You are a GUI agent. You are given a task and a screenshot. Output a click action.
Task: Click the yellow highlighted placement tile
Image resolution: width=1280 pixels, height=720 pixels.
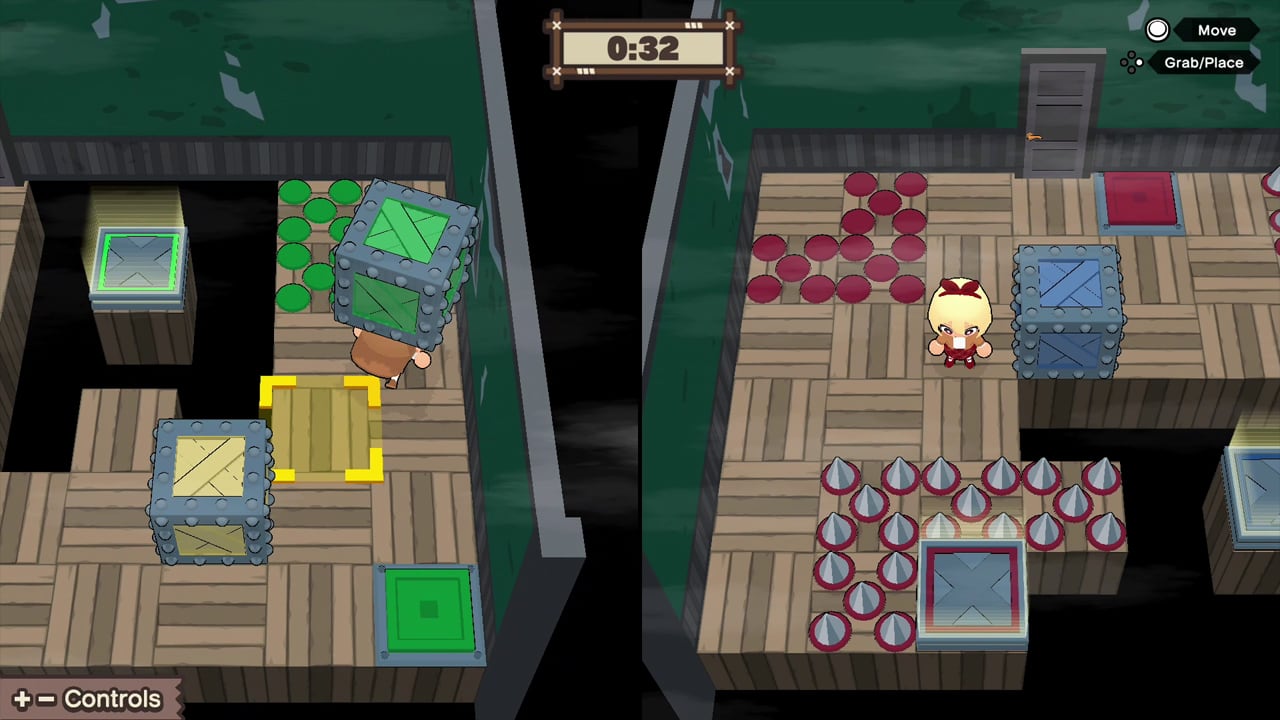pyautogui.click(x=320, y=430)
